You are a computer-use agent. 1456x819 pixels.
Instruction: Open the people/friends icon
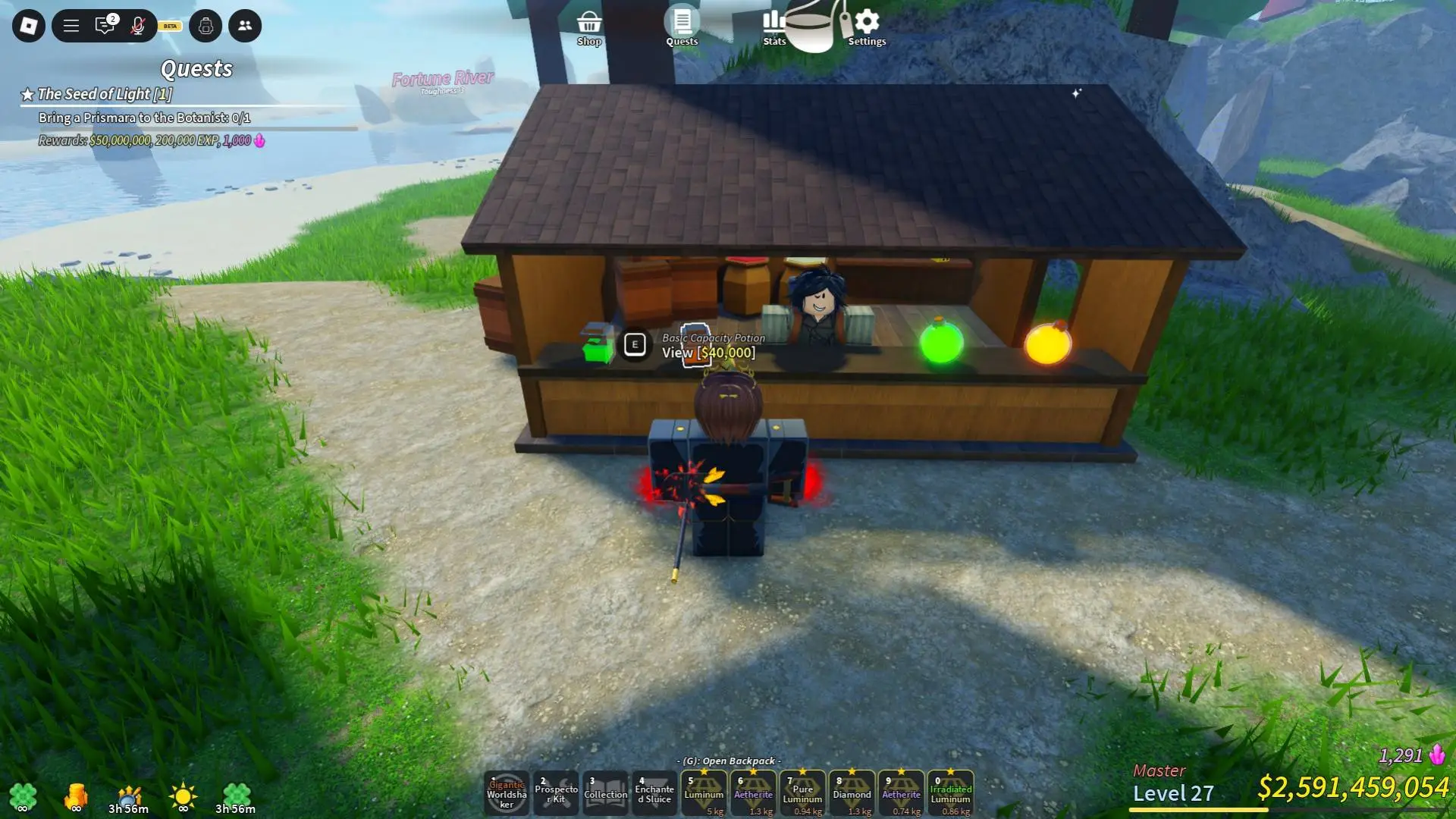click(243, 26)
